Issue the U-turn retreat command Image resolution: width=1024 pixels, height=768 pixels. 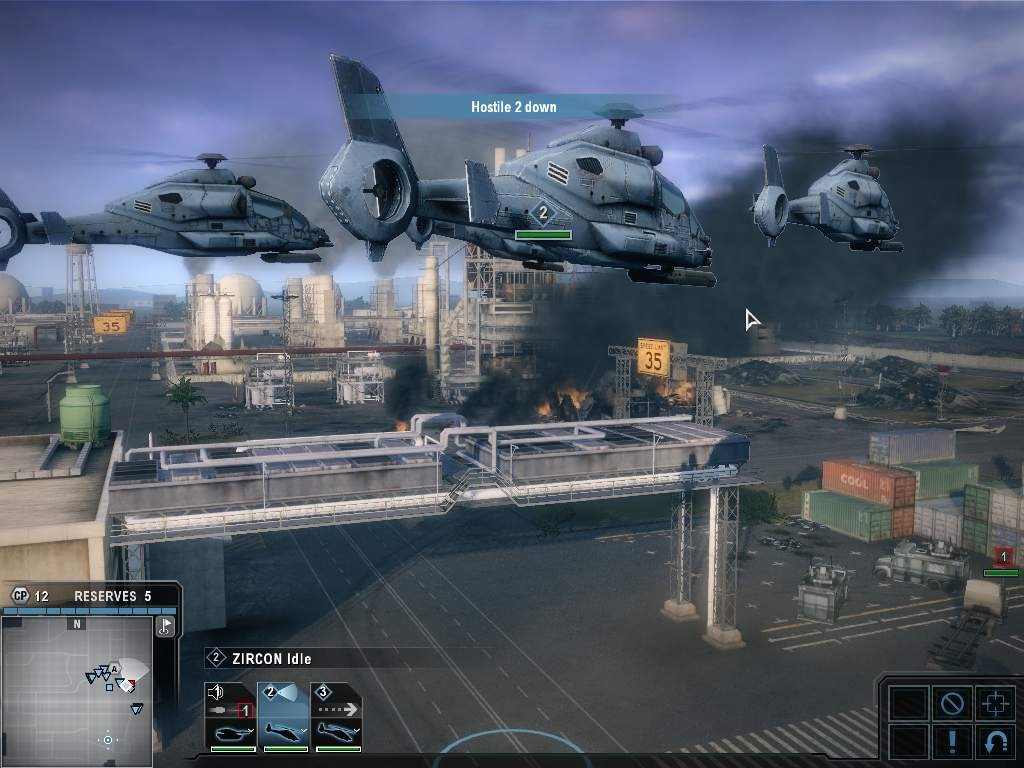[994, 742]
